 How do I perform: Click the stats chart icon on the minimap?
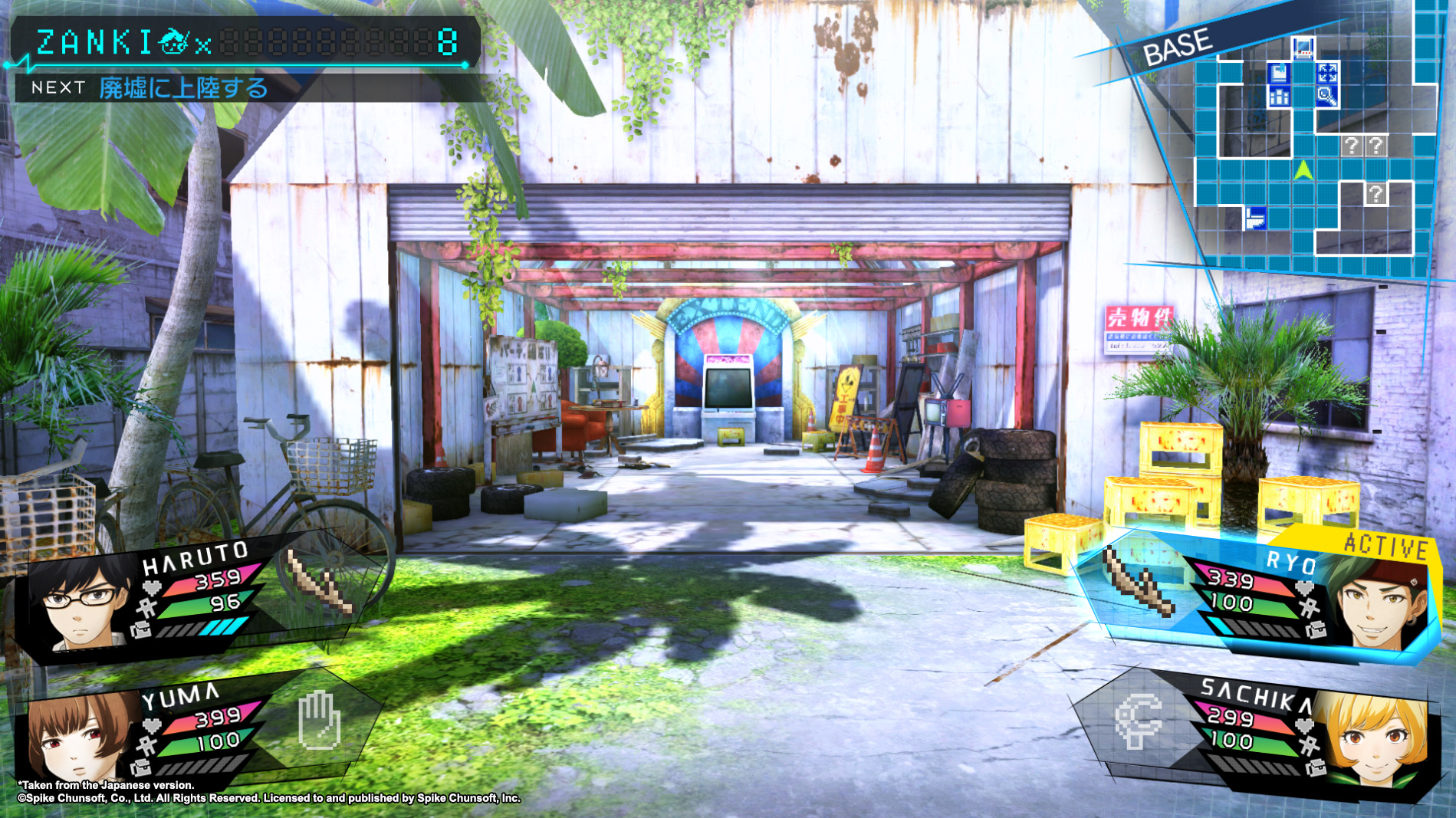click(x=1279, y=97)
